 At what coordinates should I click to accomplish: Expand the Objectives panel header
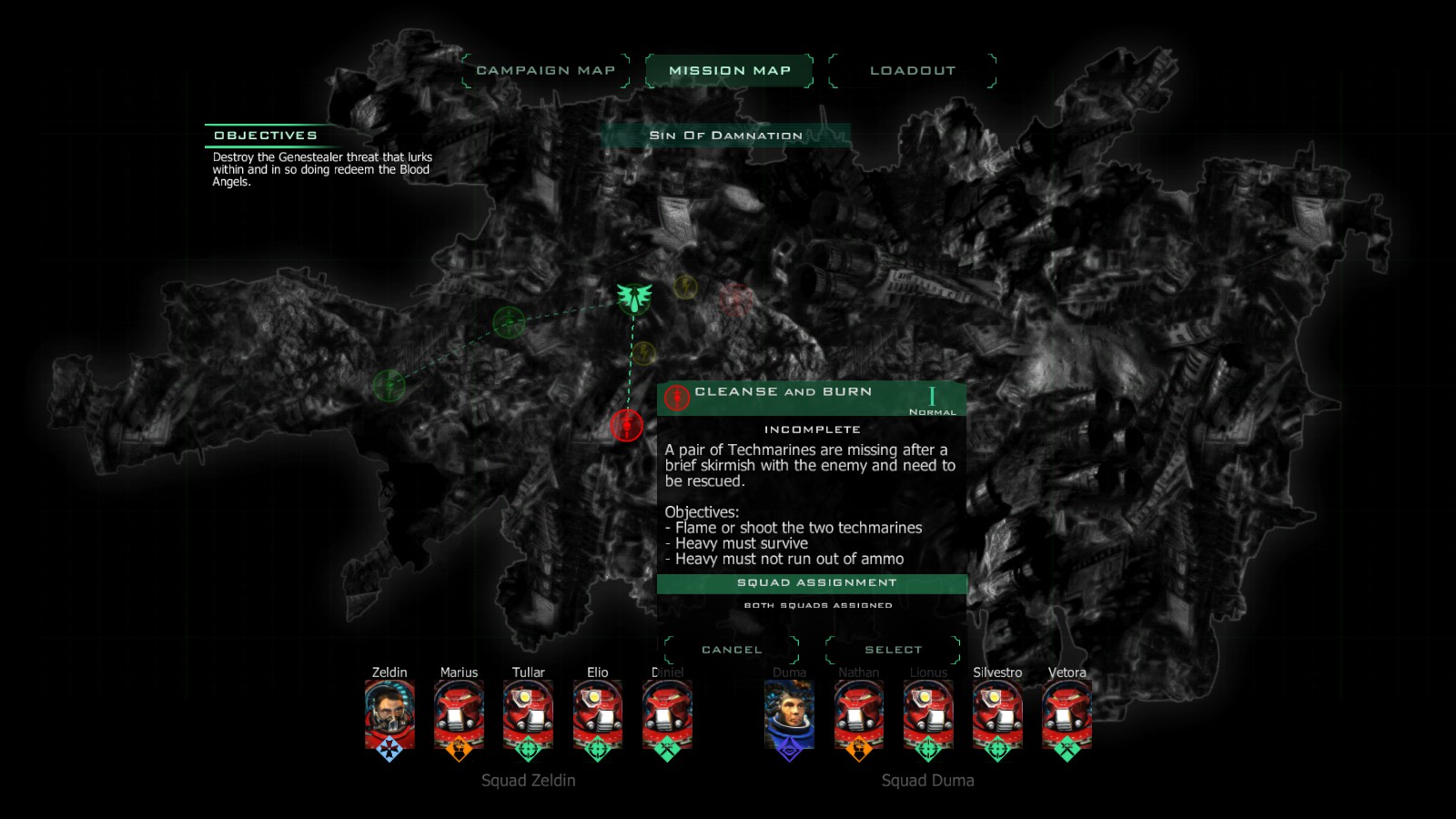[x=267, y=133]
